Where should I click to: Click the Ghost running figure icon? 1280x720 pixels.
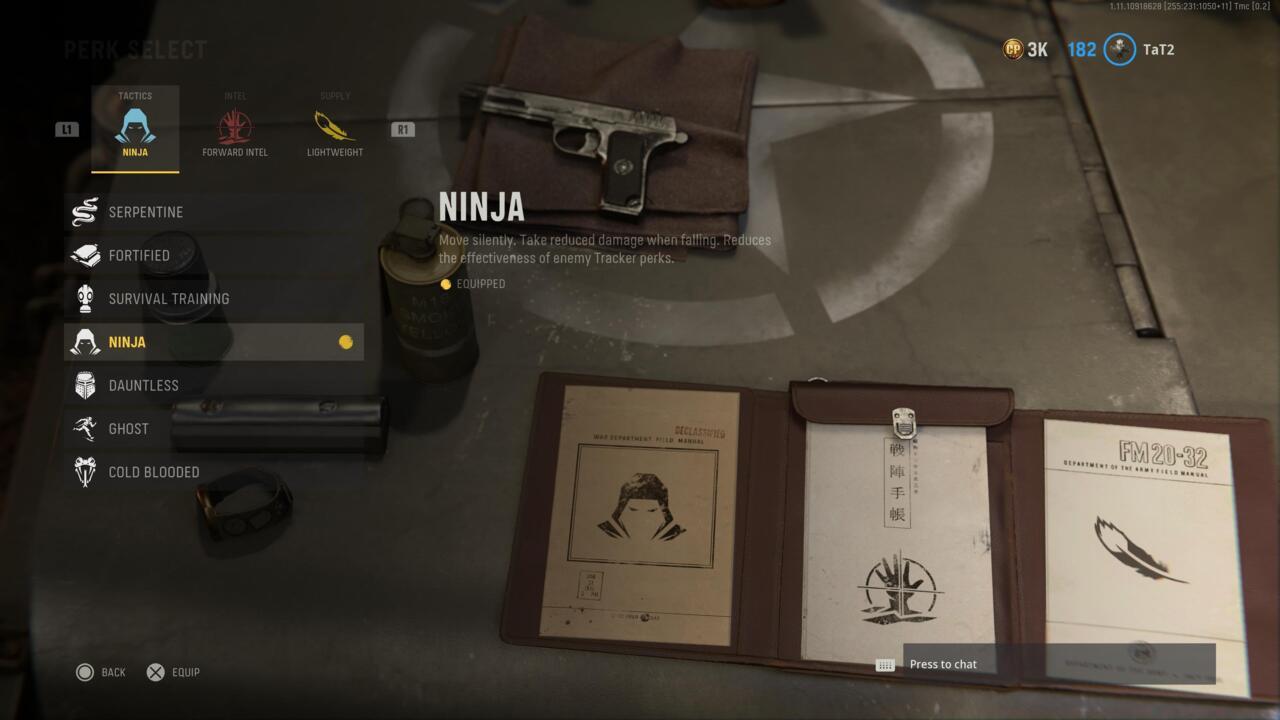[x=85, y=428]
